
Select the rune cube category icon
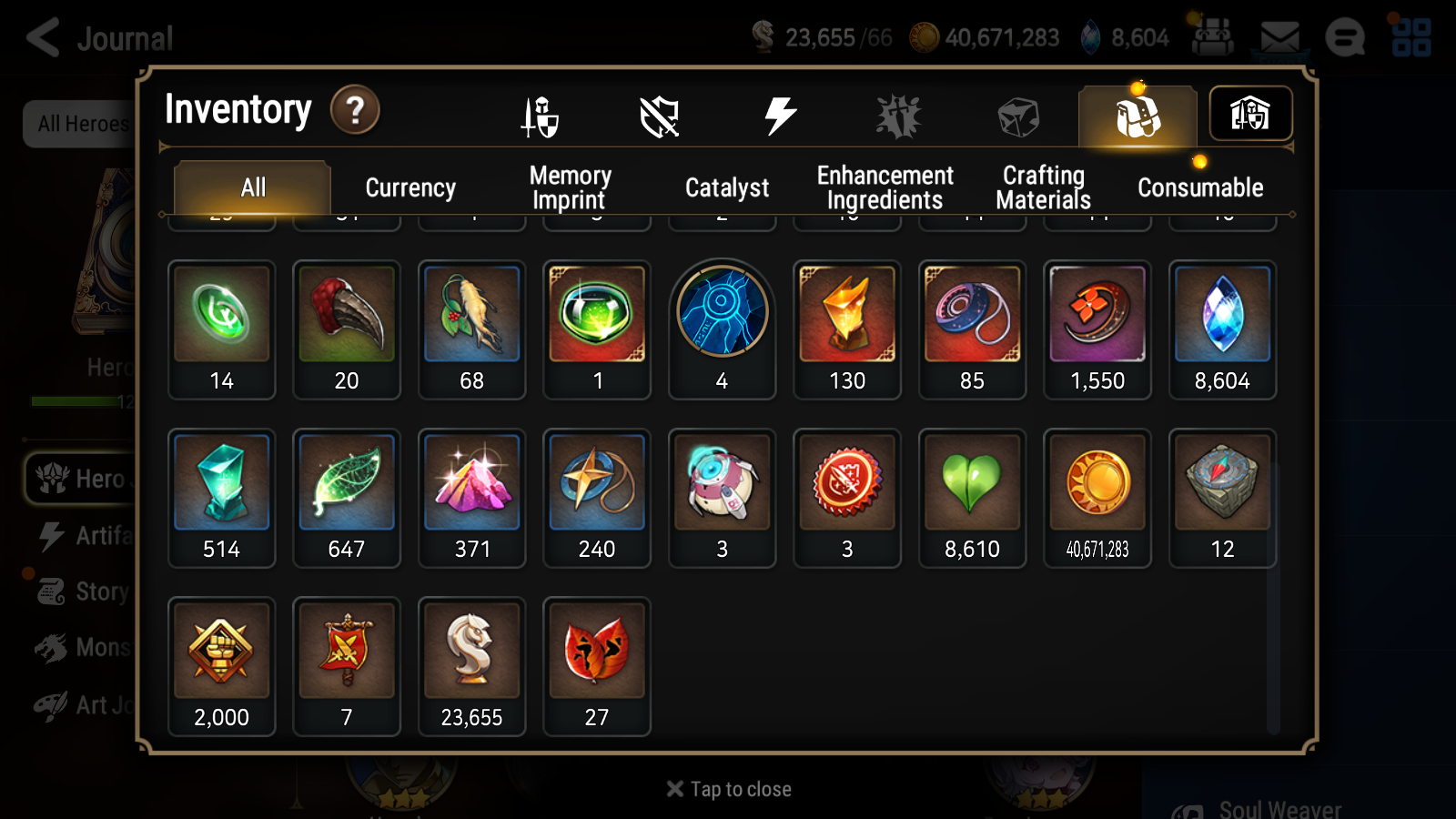point(1017,116)
